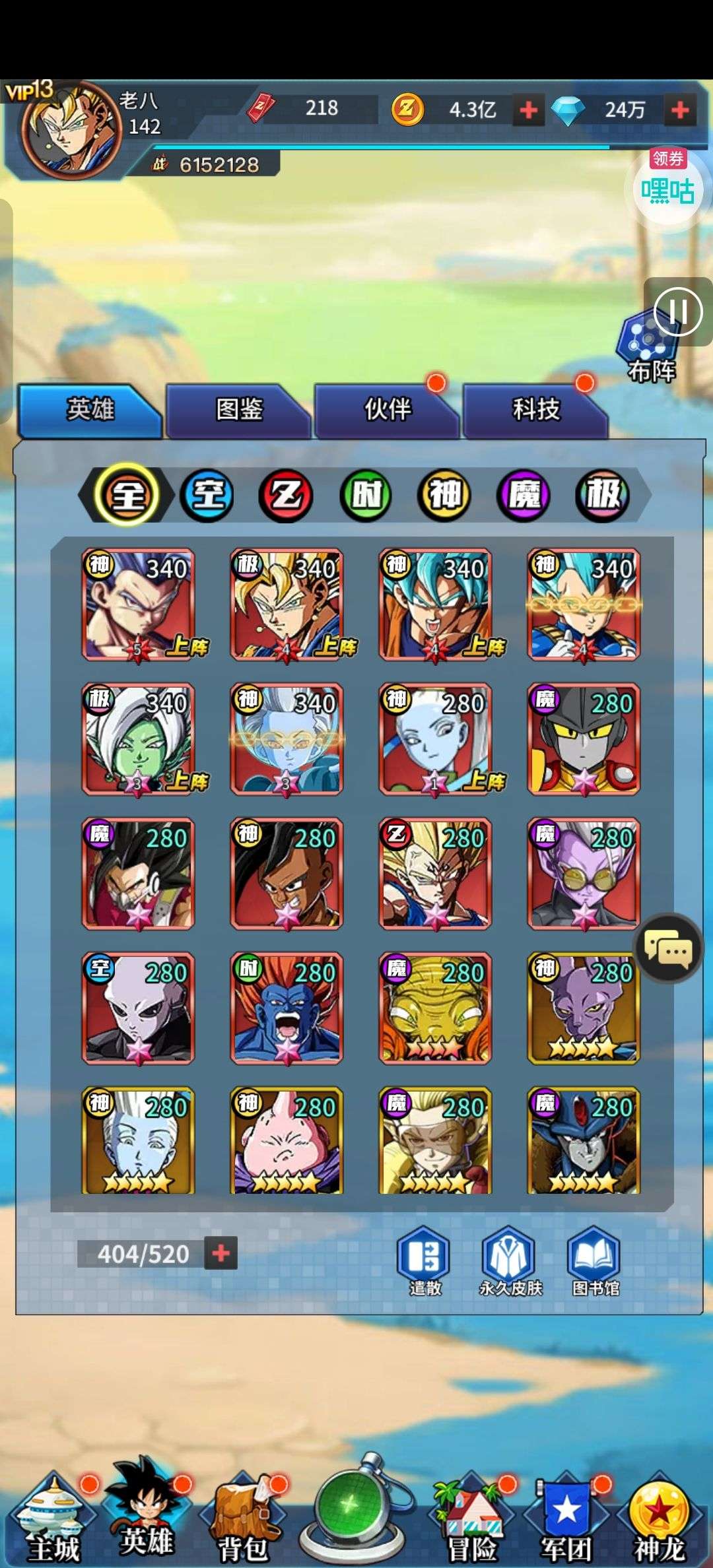
Task: Show only 神 type heroes
Action: tap(444, 495)
